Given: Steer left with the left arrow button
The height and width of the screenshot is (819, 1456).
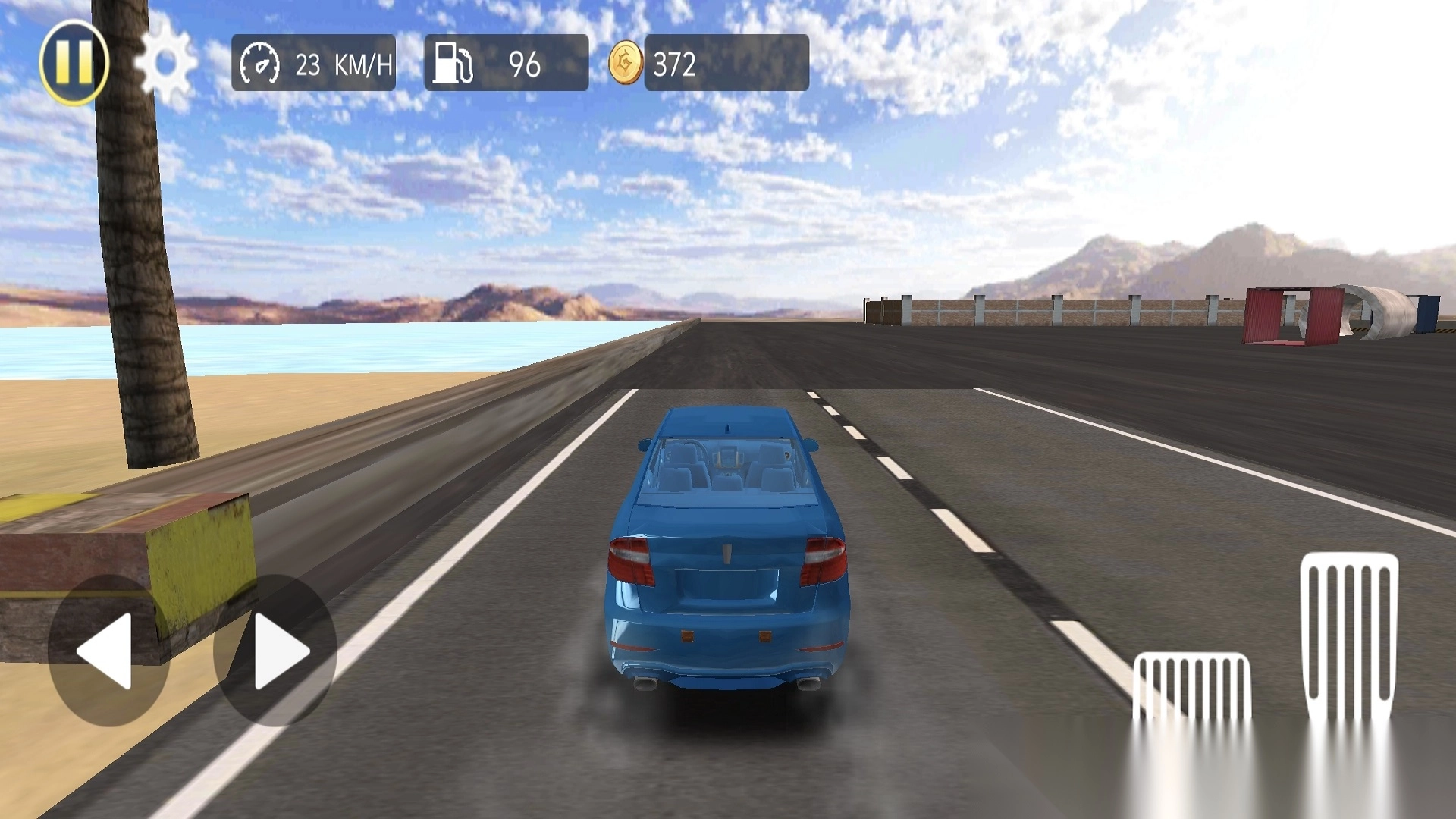Looking at the screenshot, I should coord(108,651).
